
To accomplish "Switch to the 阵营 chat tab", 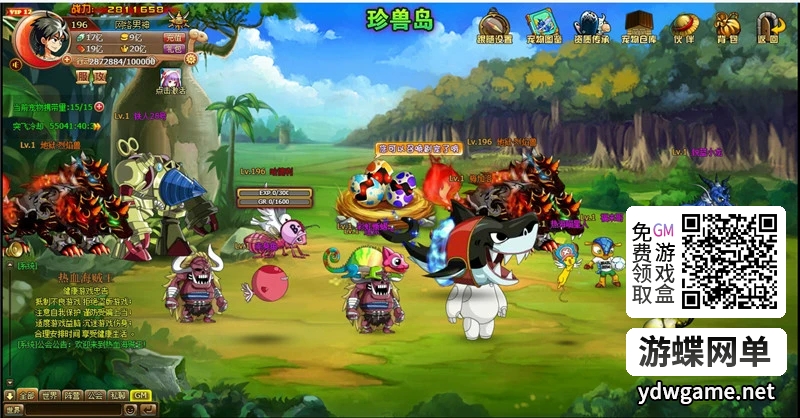I will 73,395.
